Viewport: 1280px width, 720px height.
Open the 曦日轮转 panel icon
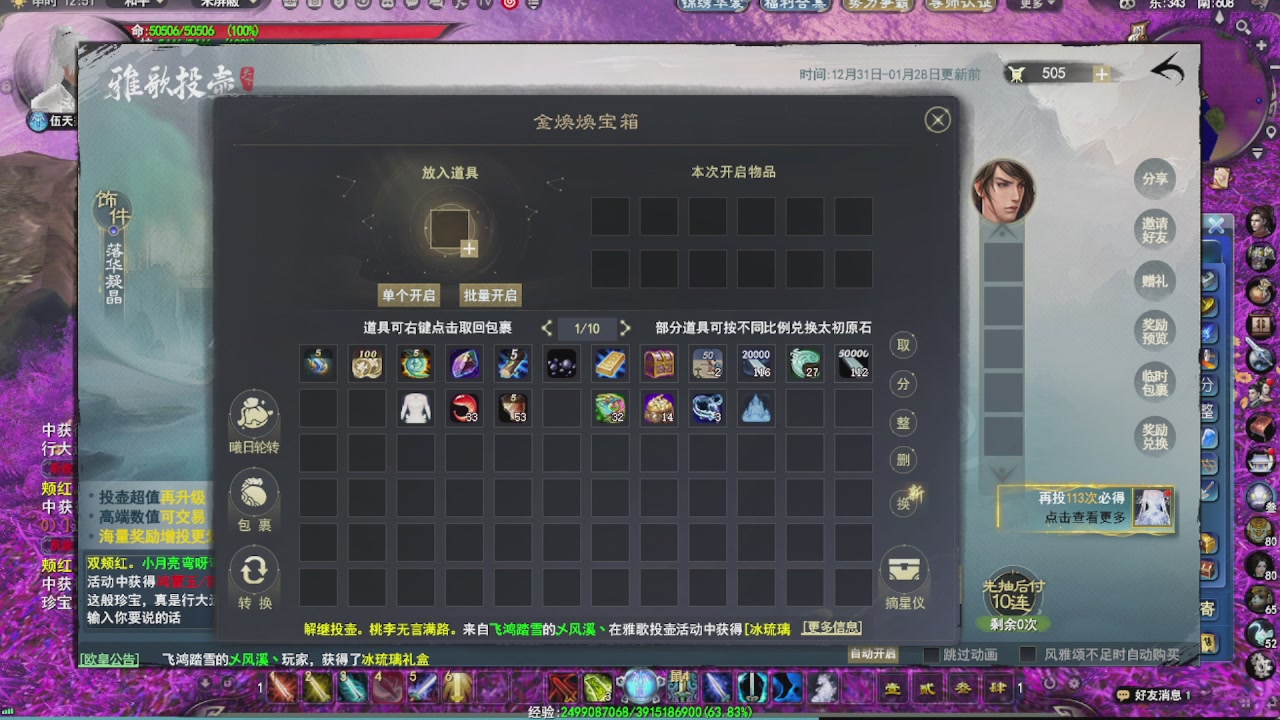click(253, 415)
